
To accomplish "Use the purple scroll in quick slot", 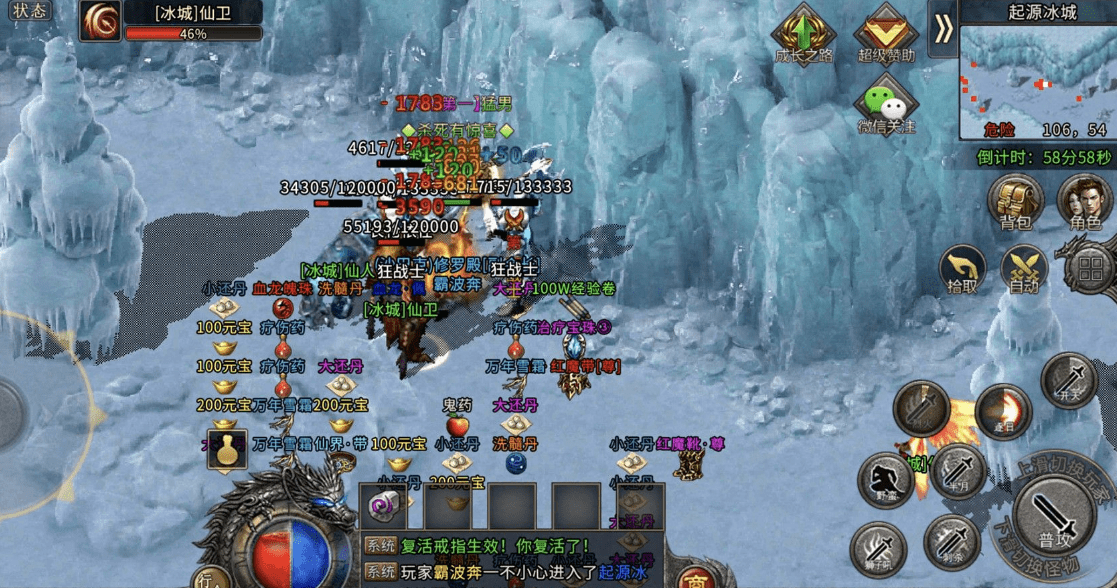I will tap(385, 506).
